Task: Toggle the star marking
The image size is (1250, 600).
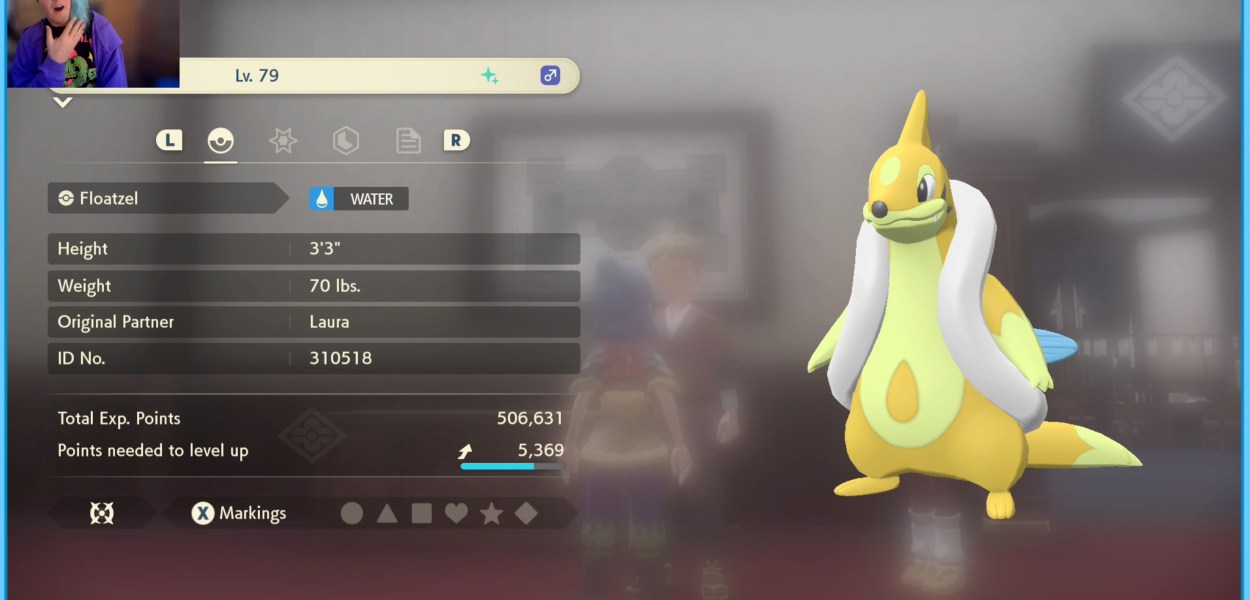Action: pyautogui.click(x=491, y=514)
